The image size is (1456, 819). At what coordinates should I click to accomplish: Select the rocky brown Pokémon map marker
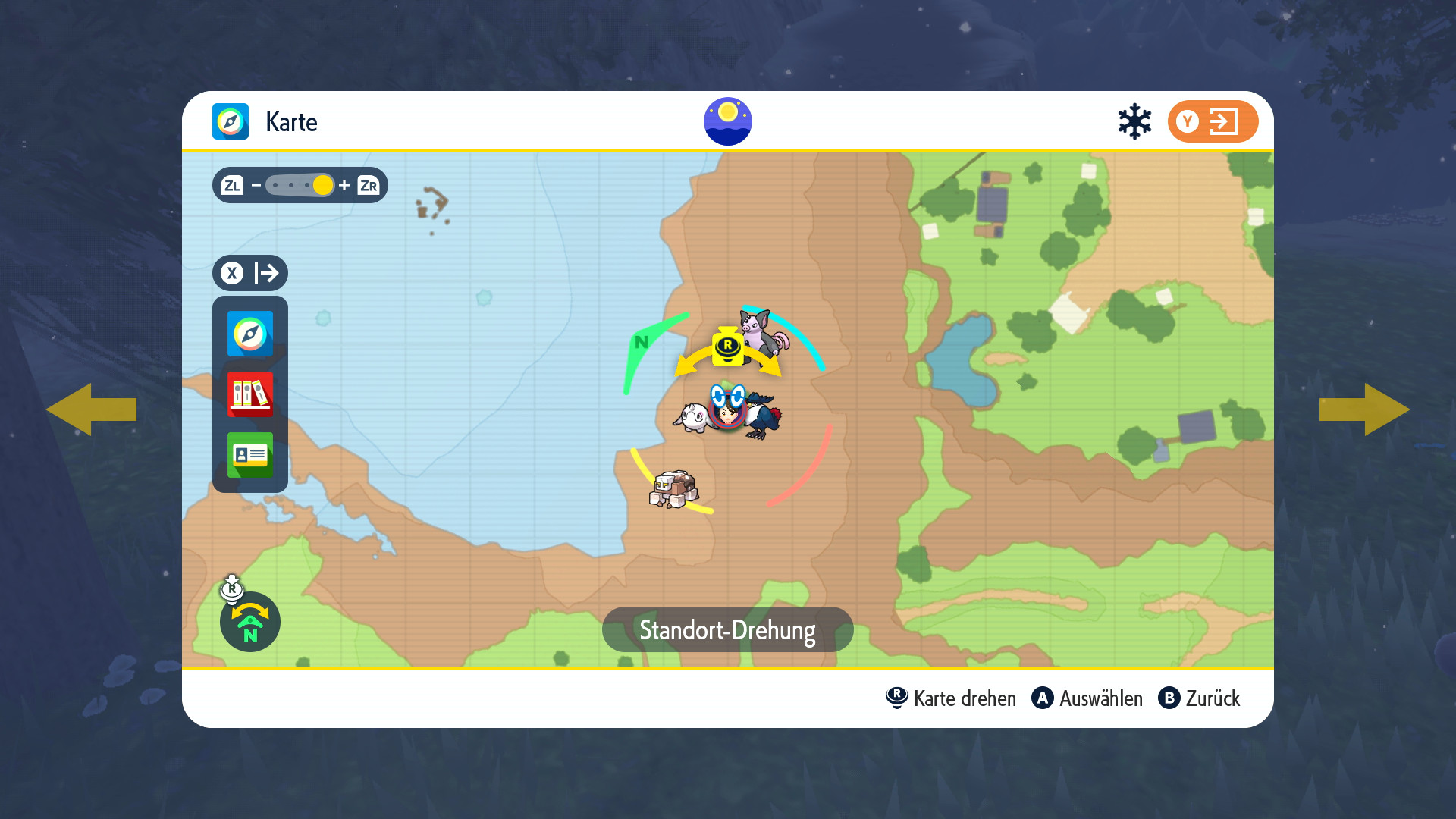point(673,489)
